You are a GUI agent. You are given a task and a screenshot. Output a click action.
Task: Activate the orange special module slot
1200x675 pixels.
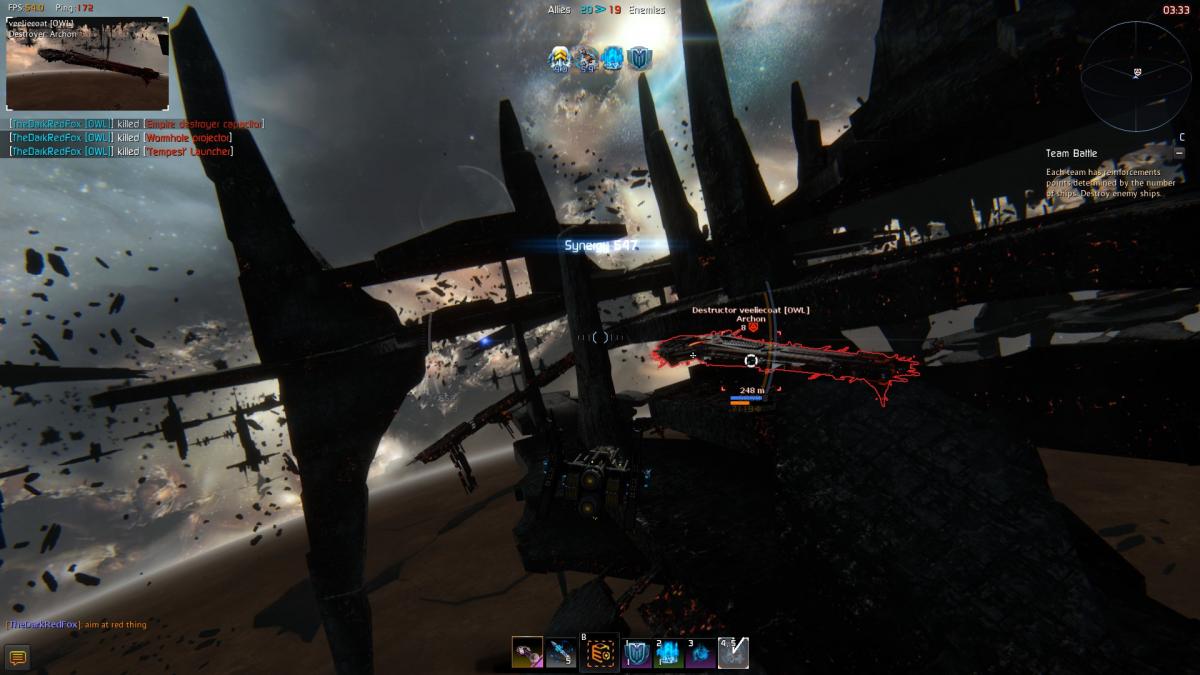(600, 653)
